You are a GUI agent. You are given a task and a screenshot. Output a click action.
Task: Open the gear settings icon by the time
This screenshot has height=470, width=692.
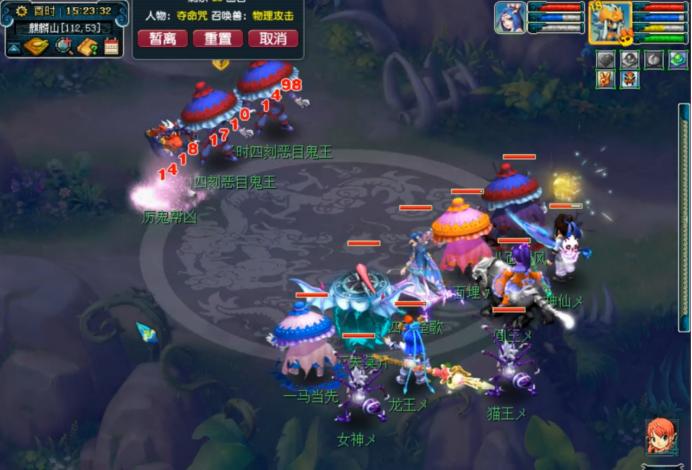pos(20,10)
